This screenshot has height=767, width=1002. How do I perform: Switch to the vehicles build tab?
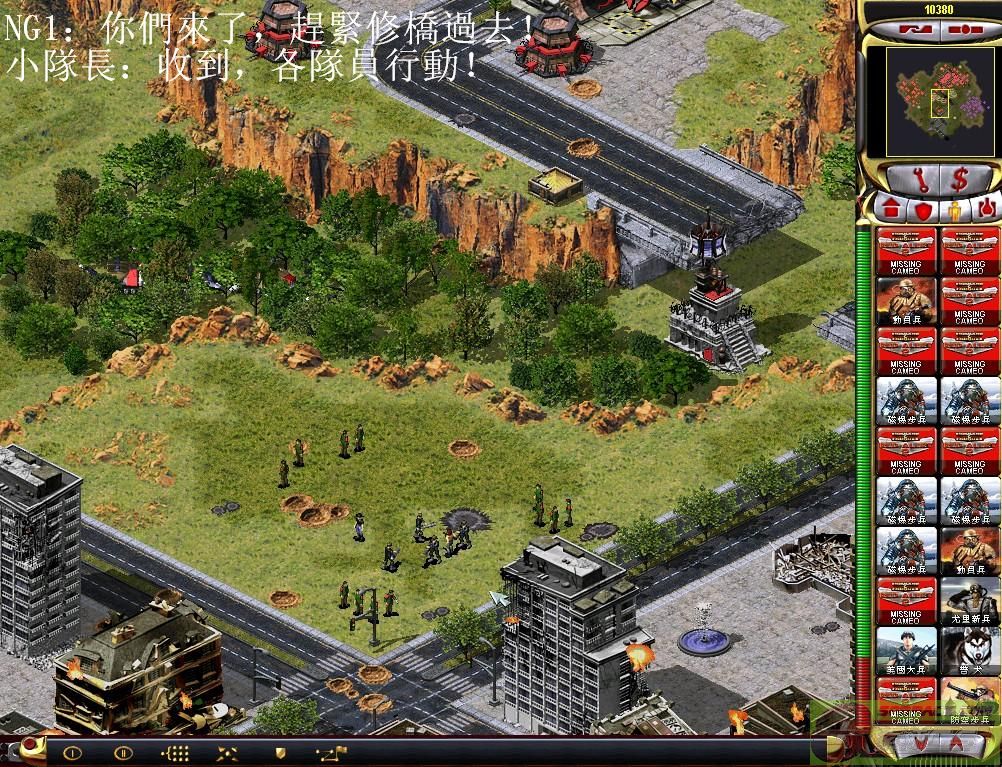click(x=985, y=210)
